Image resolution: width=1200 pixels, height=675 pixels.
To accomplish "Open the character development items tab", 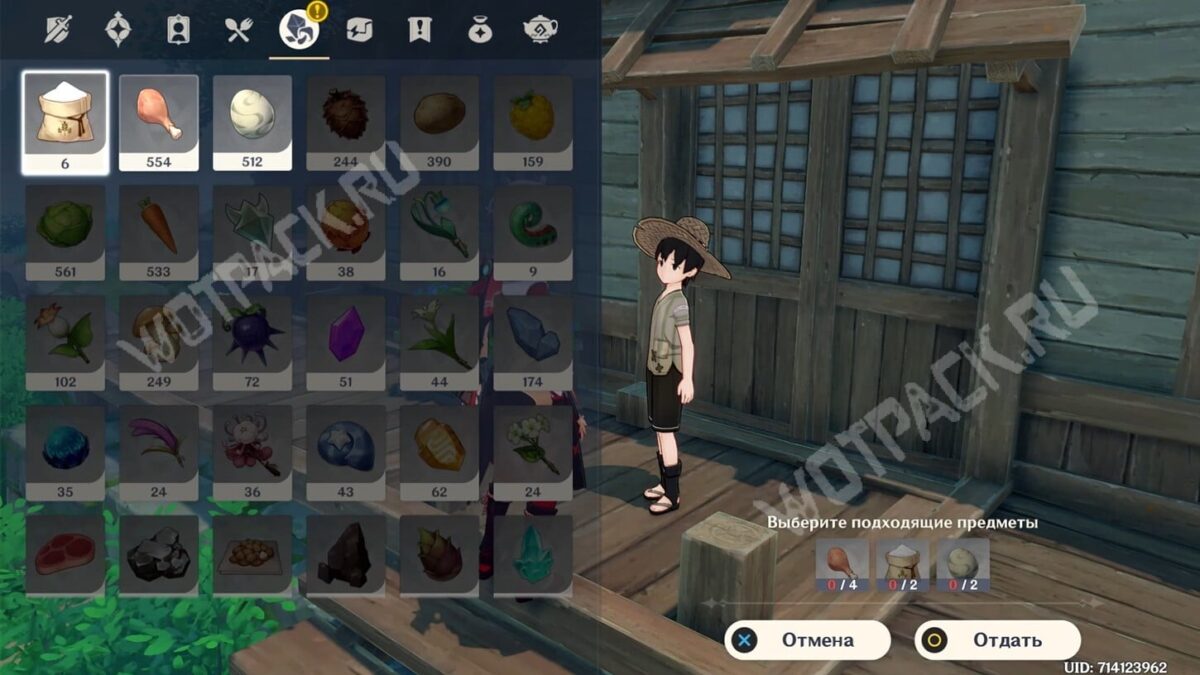I will (178, 30).
